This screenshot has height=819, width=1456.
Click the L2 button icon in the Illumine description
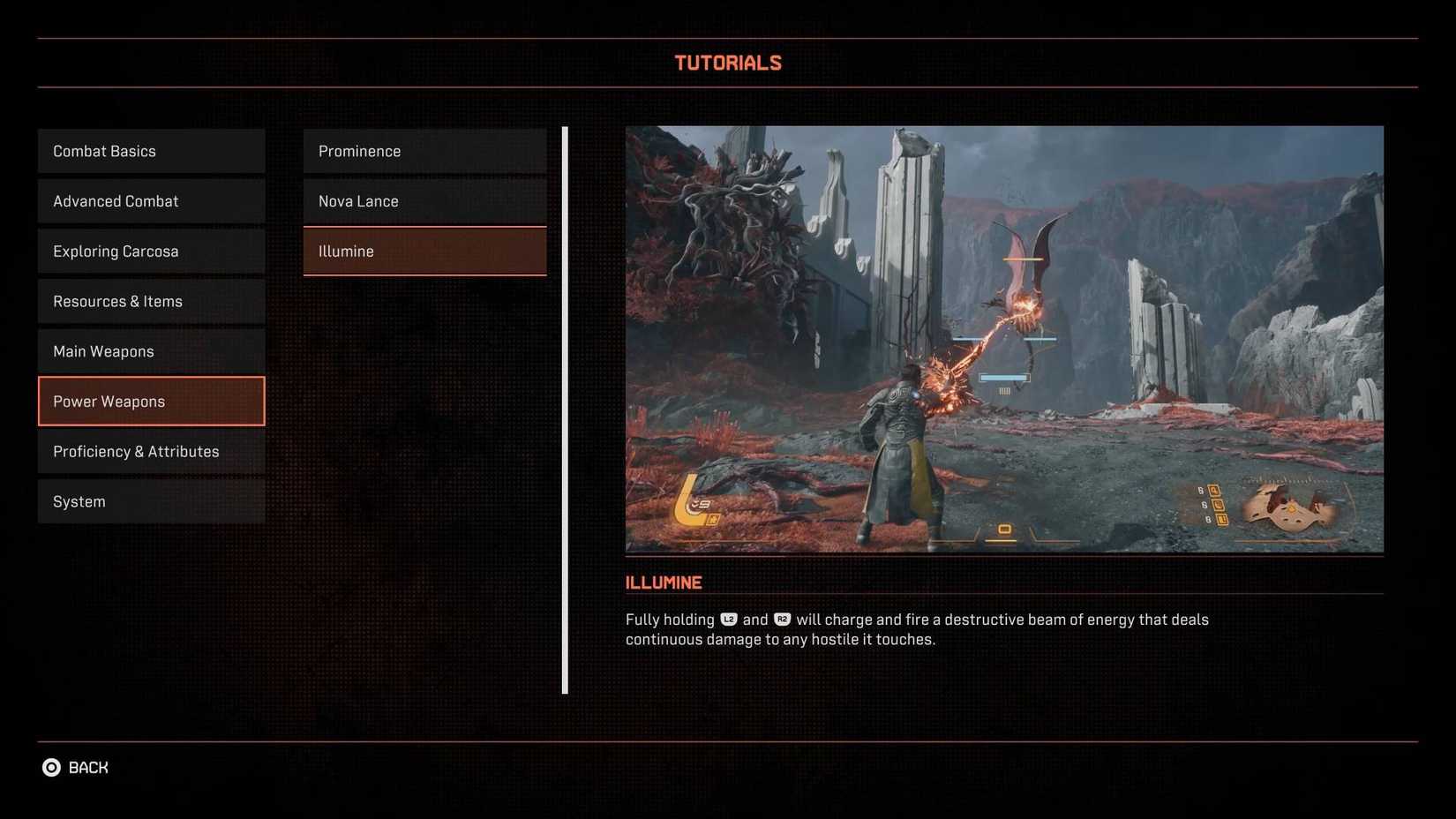pos(727,619)
